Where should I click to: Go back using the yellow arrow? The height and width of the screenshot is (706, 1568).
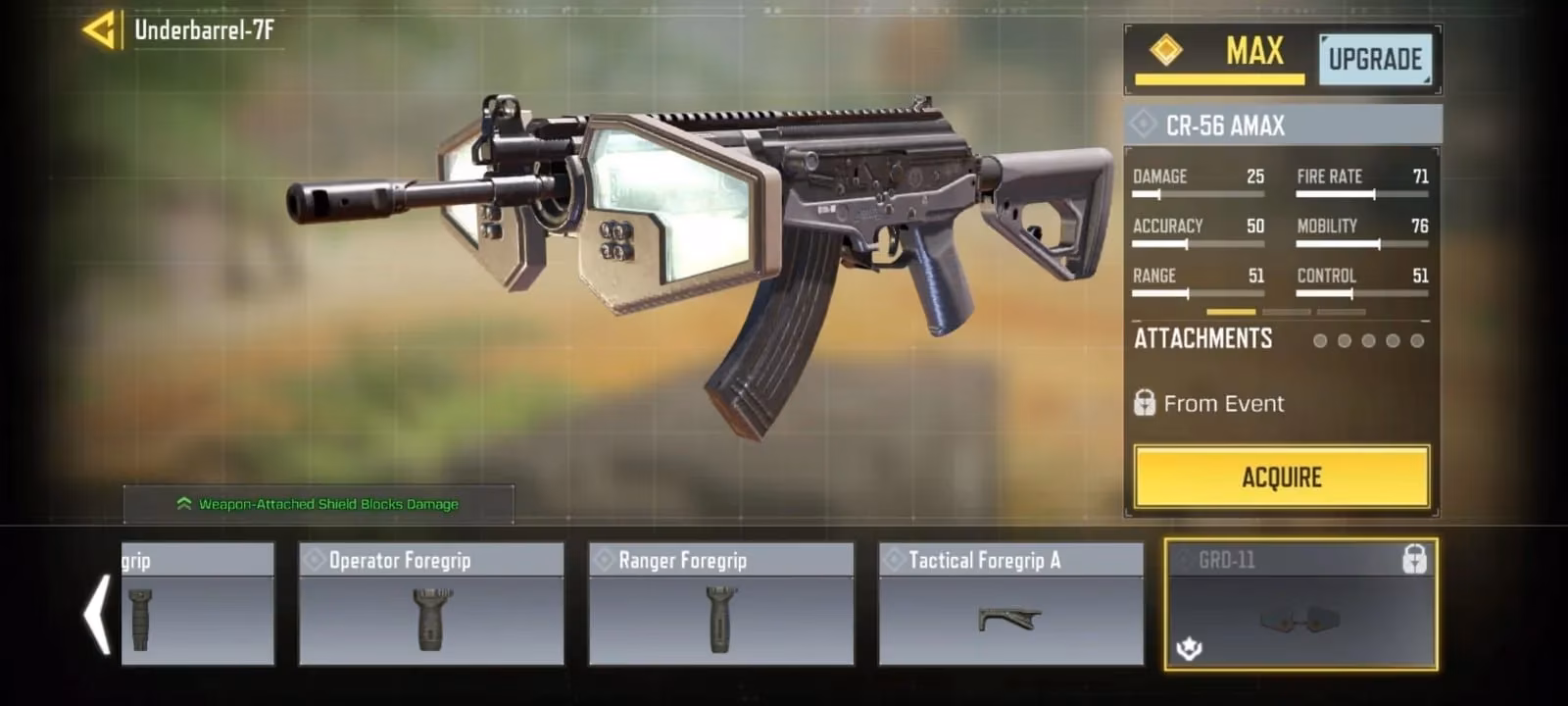(x=99, y=30)
